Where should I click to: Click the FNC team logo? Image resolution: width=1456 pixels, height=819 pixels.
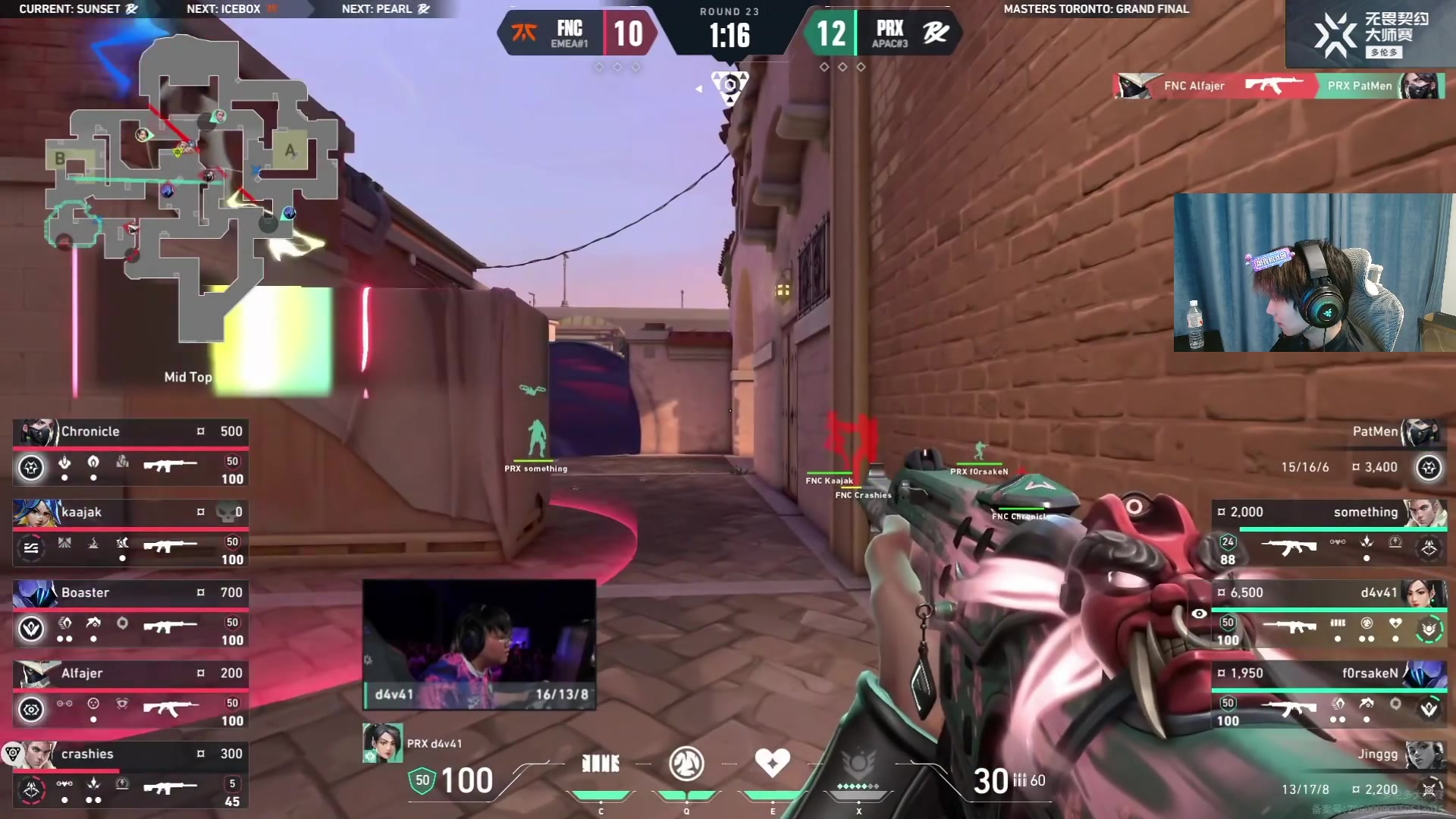524,33
